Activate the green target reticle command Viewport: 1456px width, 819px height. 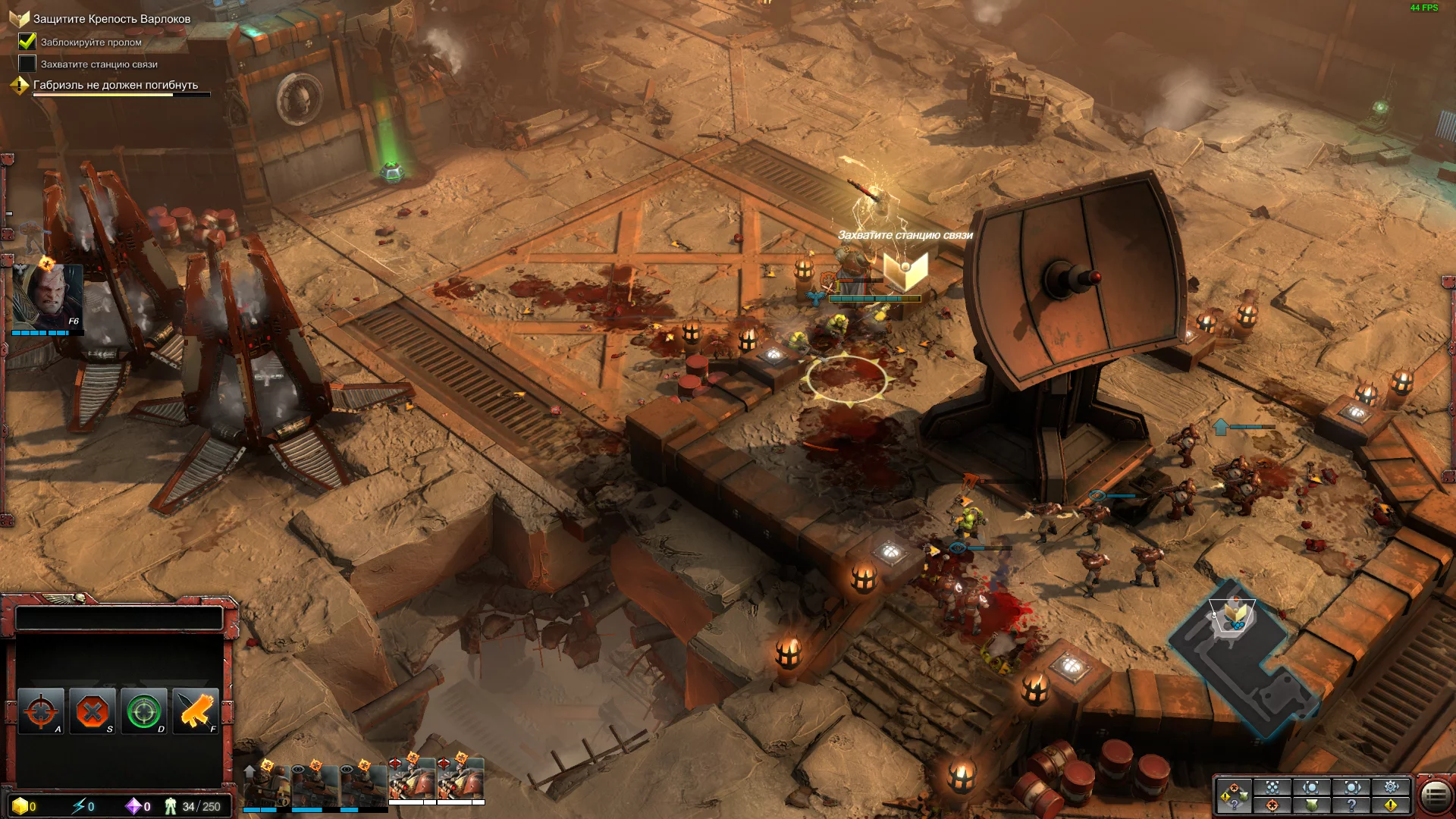[144, 711]
